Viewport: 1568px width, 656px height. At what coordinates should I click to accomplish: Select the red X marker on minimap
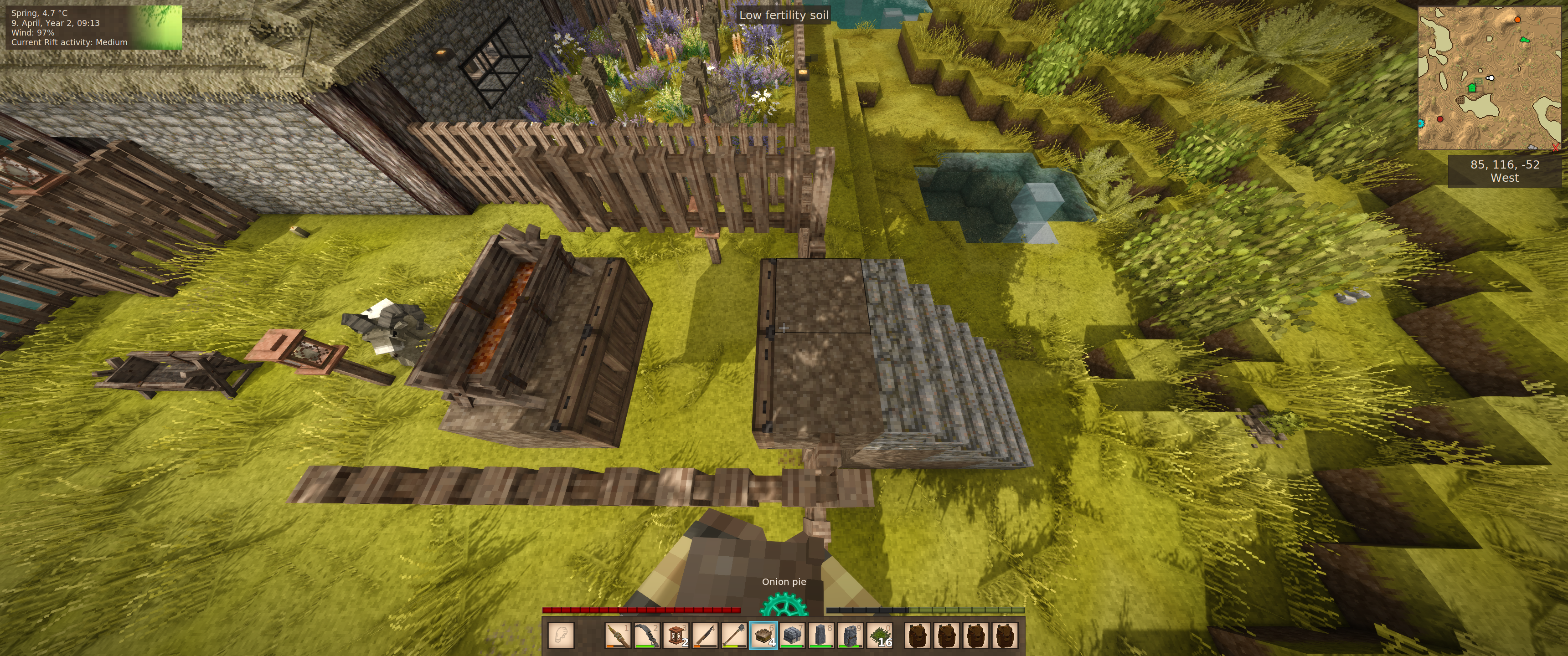coord(1556,147)
